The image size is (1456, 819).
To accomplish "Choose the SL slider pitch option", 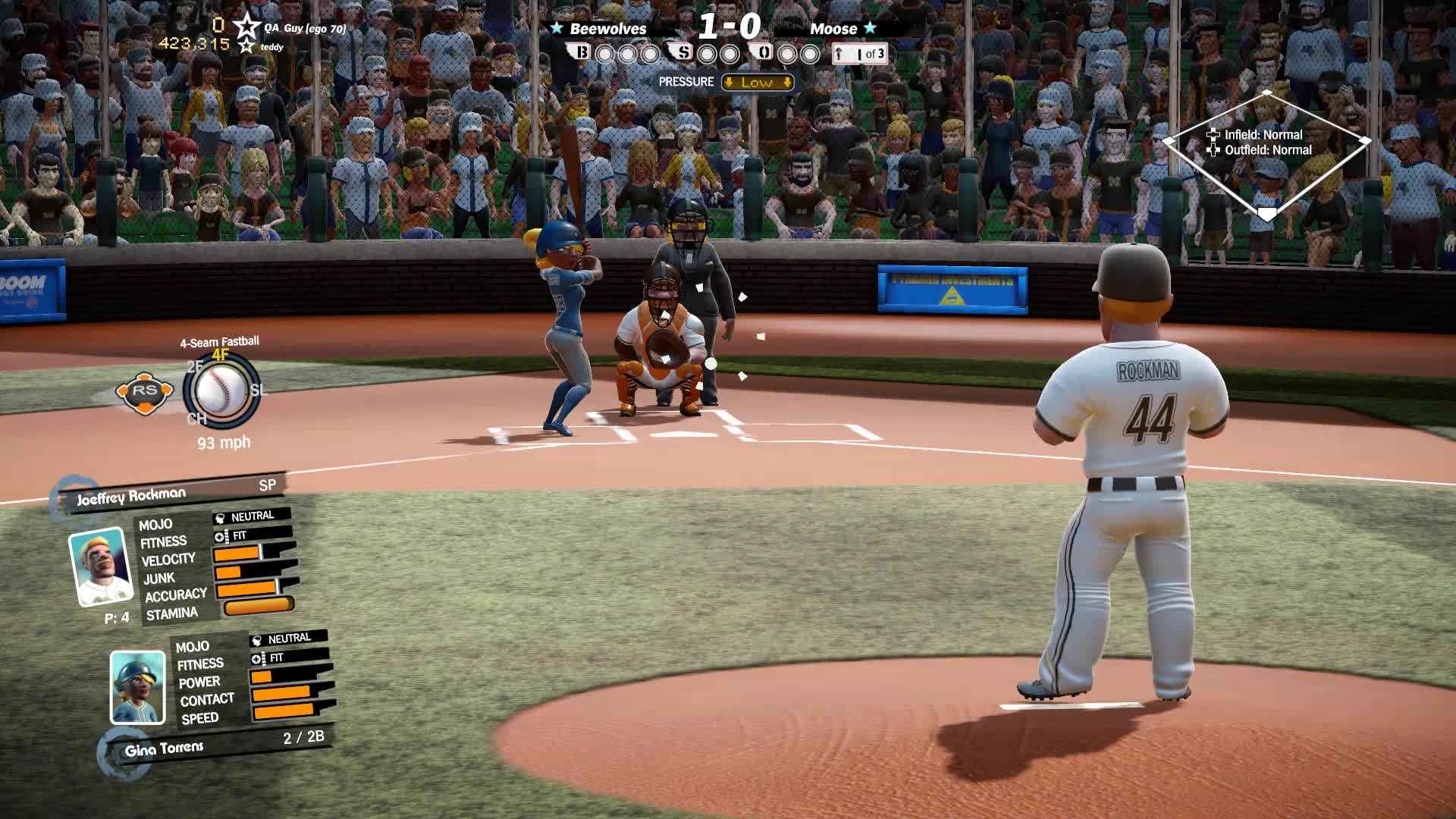I will coord(258,391).
